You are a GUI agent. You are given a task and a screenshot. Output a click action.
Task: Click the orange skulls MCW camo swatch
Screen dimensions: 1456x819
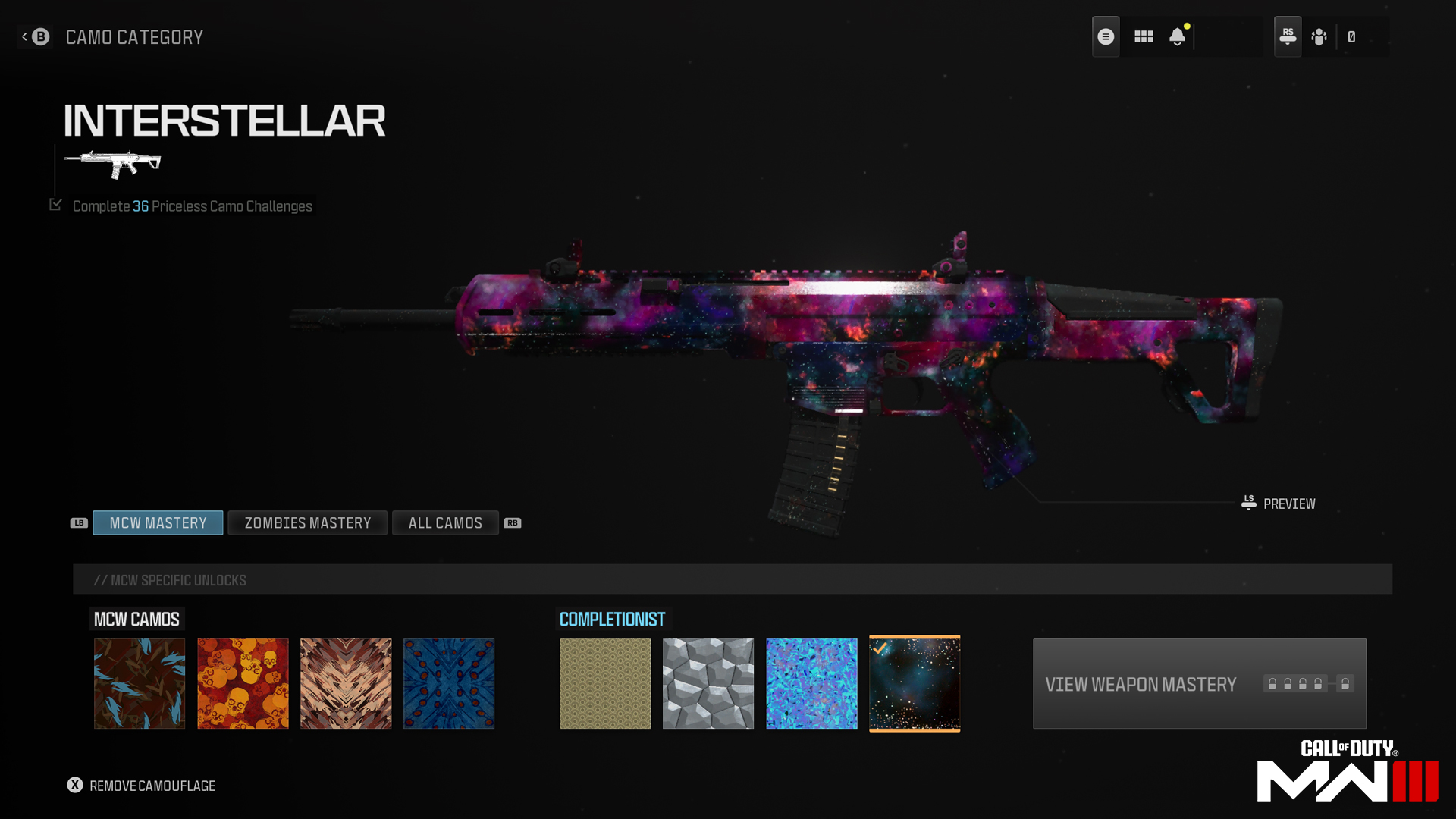point(243,682)
